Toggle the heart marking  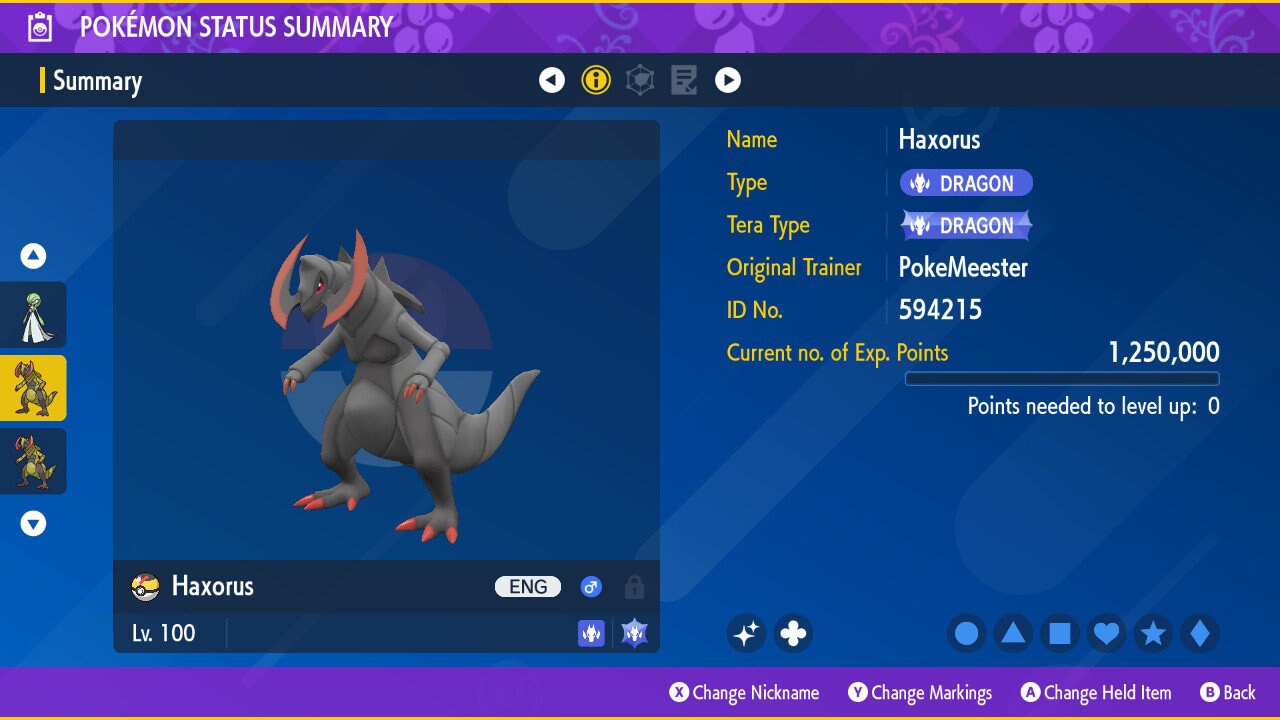click(x=1106, y=633)
